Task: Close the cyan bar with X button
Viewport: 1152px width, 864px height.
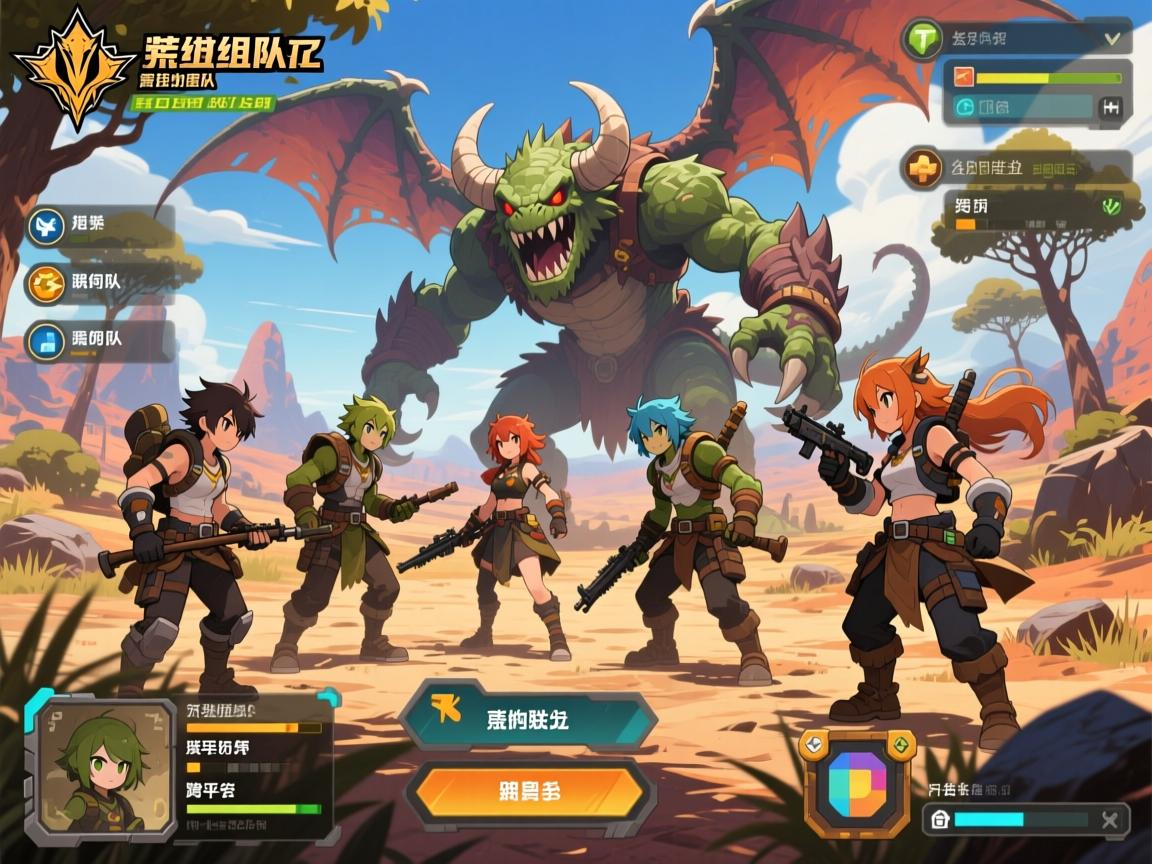Action: 1108,820
